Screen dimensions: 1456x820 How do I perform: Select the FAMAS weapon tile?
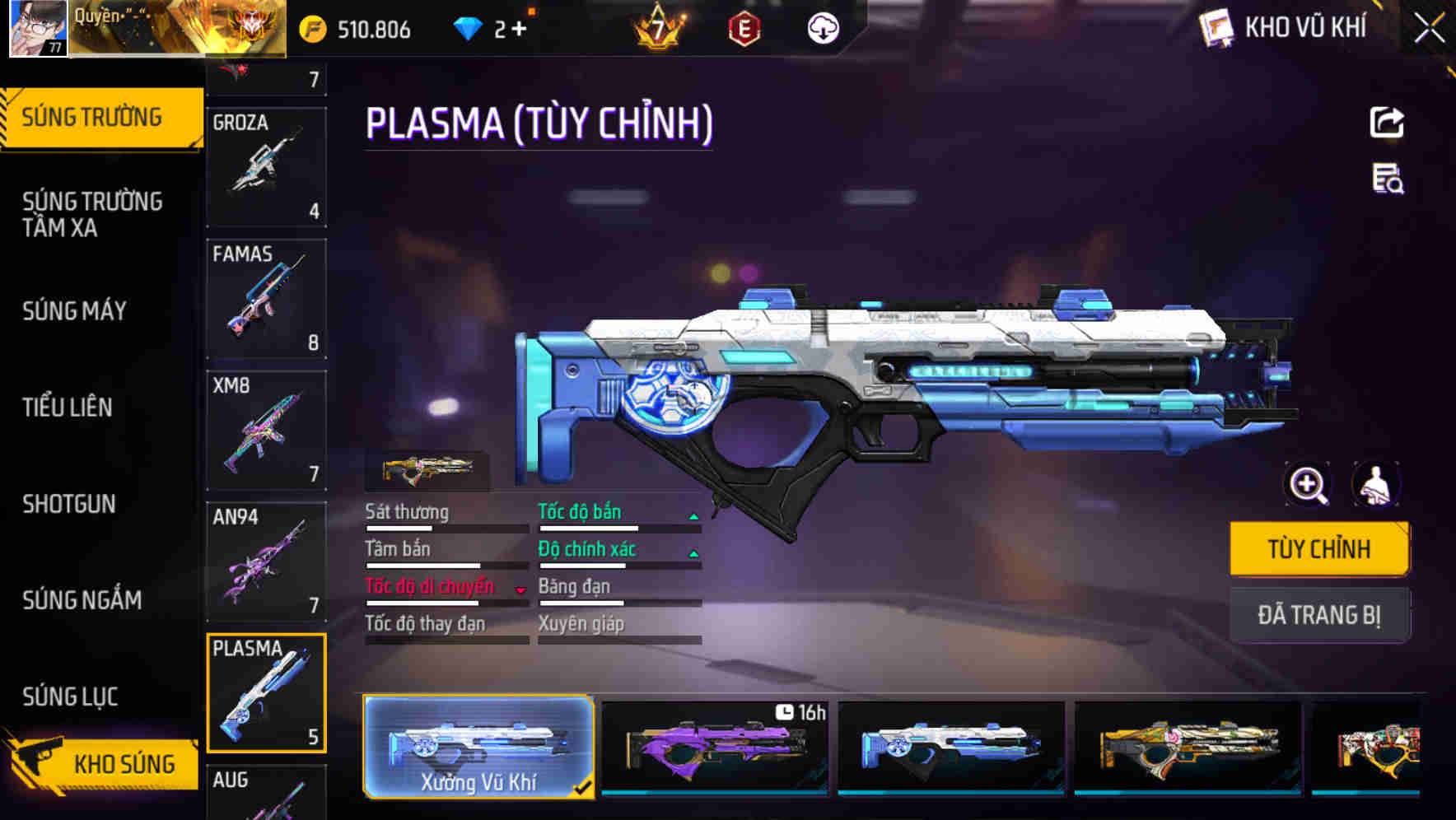[x=266, y=299]
